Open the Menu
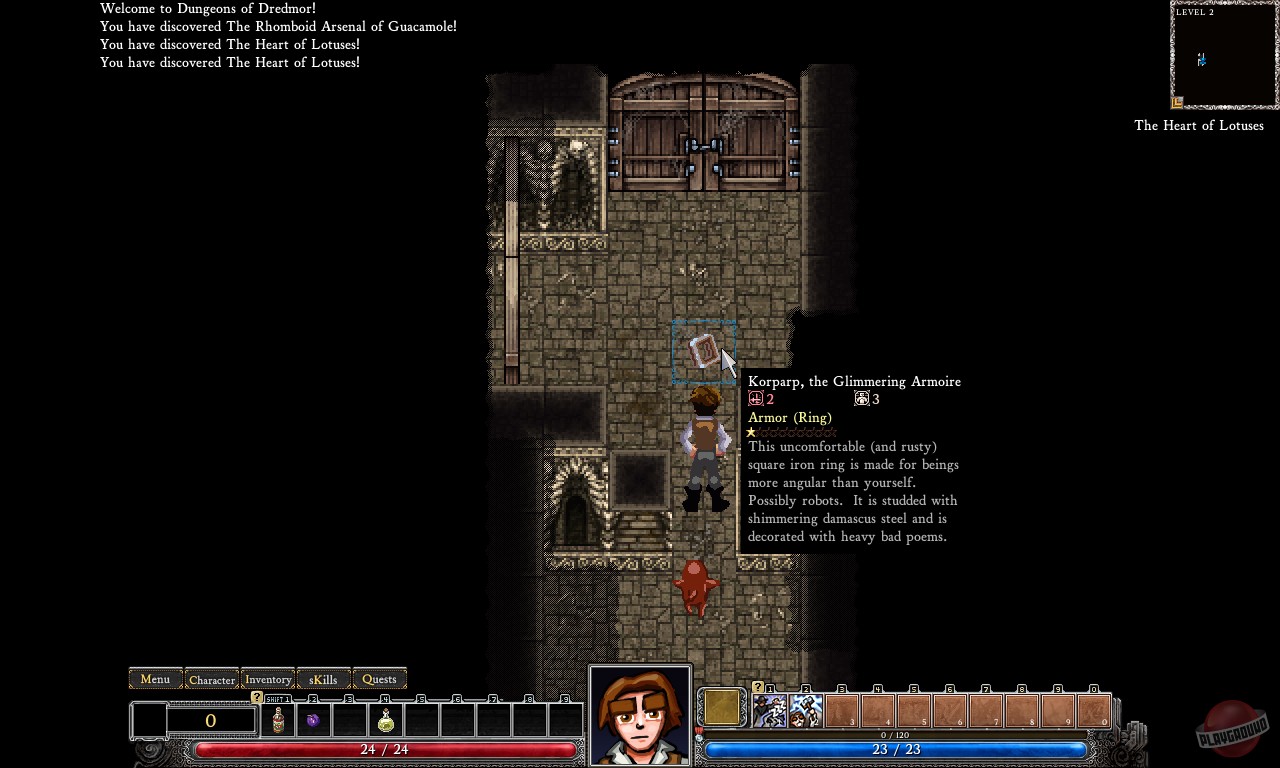 point(155,679)
